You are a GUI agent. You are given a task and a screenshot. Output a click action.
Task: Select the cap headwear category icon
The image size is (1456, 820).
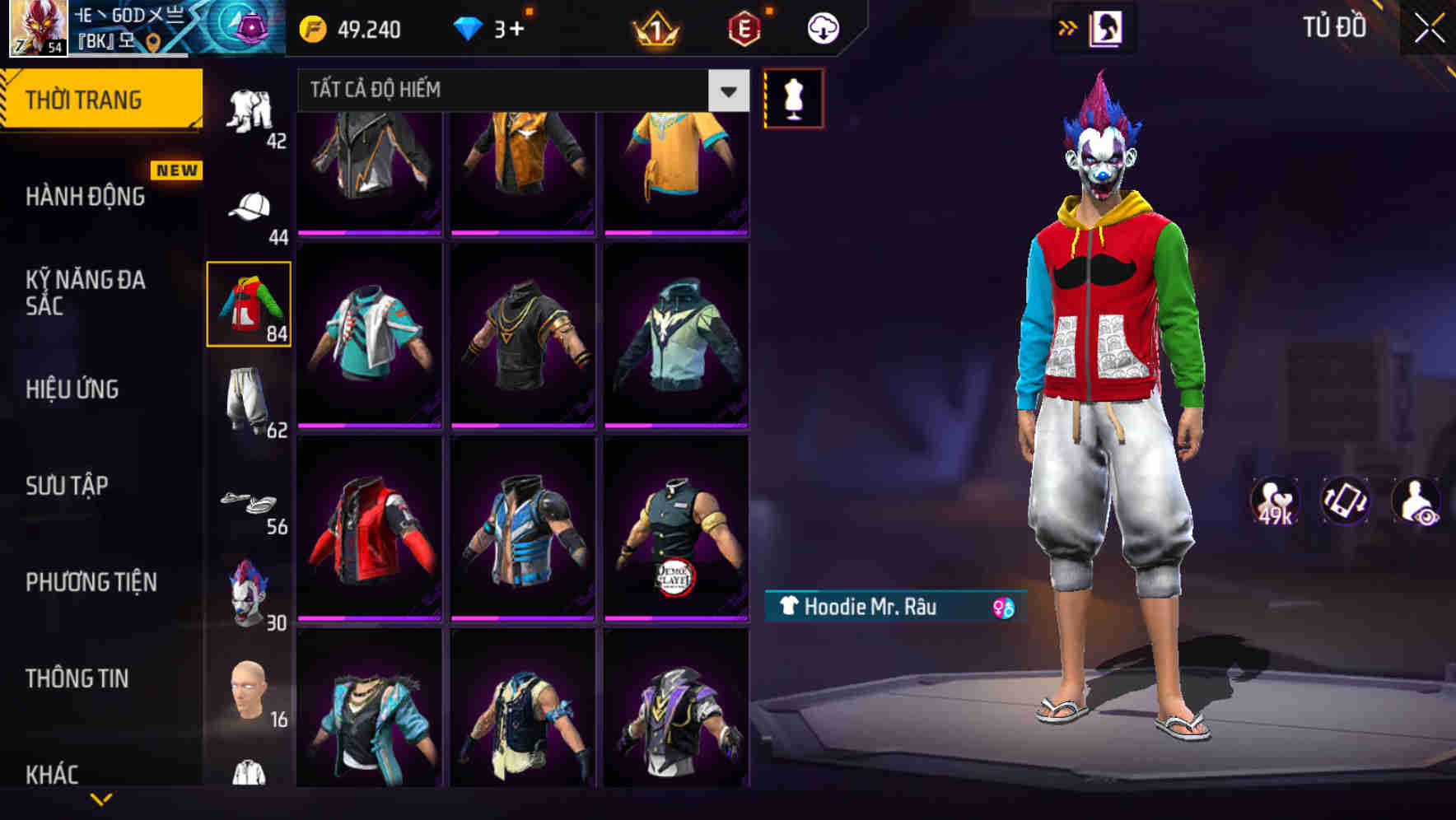pos(250,207)
